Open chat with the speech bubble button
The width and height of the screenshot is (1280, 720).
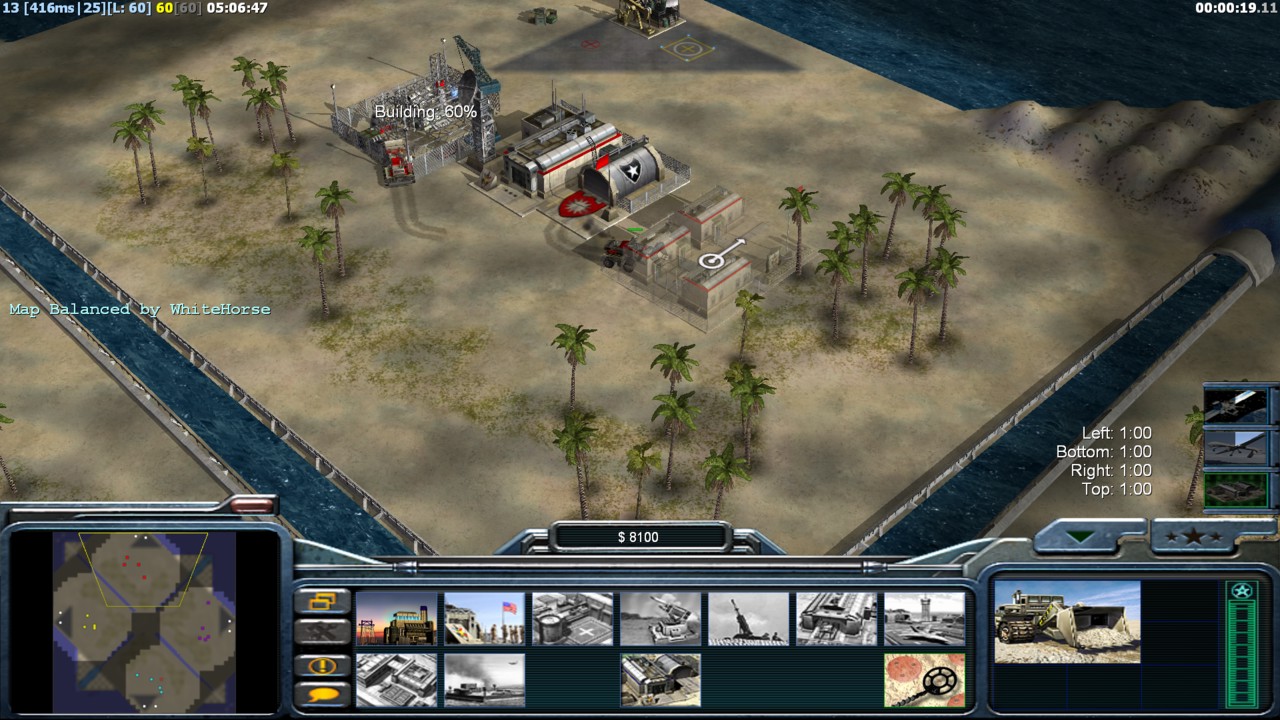tap(323, 694)
